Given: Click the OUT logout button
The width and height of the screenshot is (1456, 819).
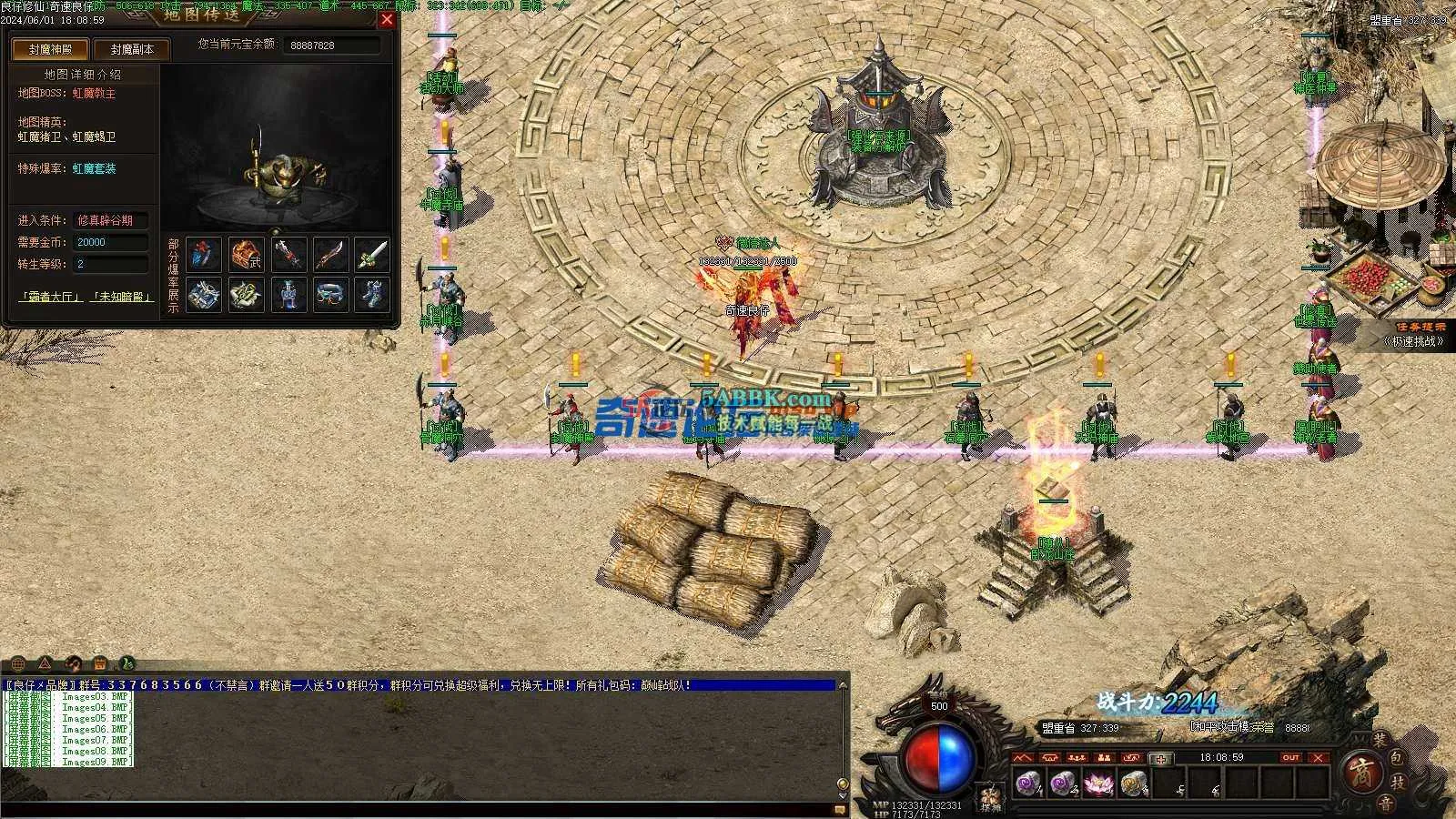Looking at the screenshot, I should pos(1290,757).
